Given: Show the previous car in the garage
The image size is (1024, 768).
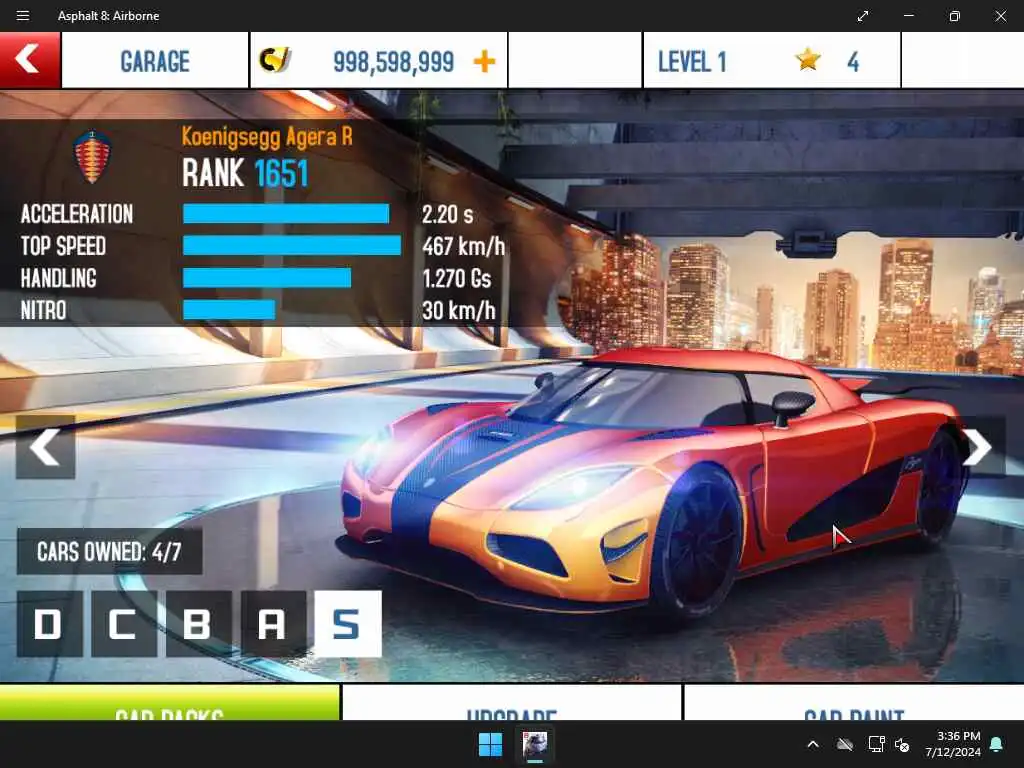Looking at the screenshot, I should tap(45, 447).
